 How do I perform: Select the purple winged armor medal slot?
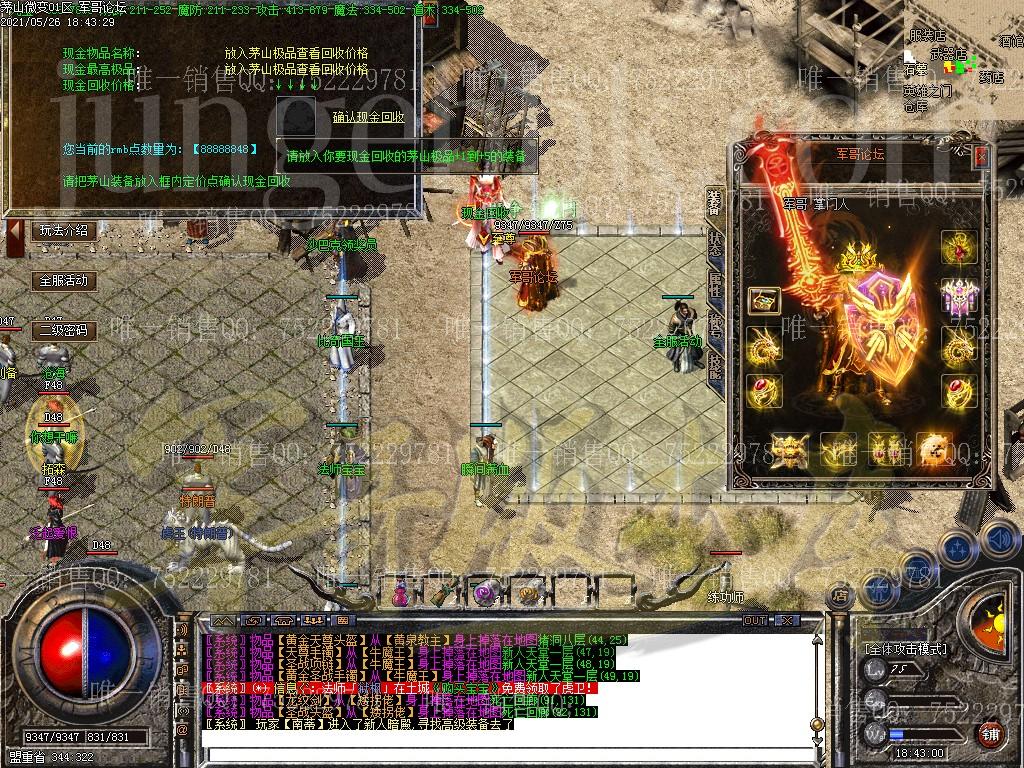[959, 297]
